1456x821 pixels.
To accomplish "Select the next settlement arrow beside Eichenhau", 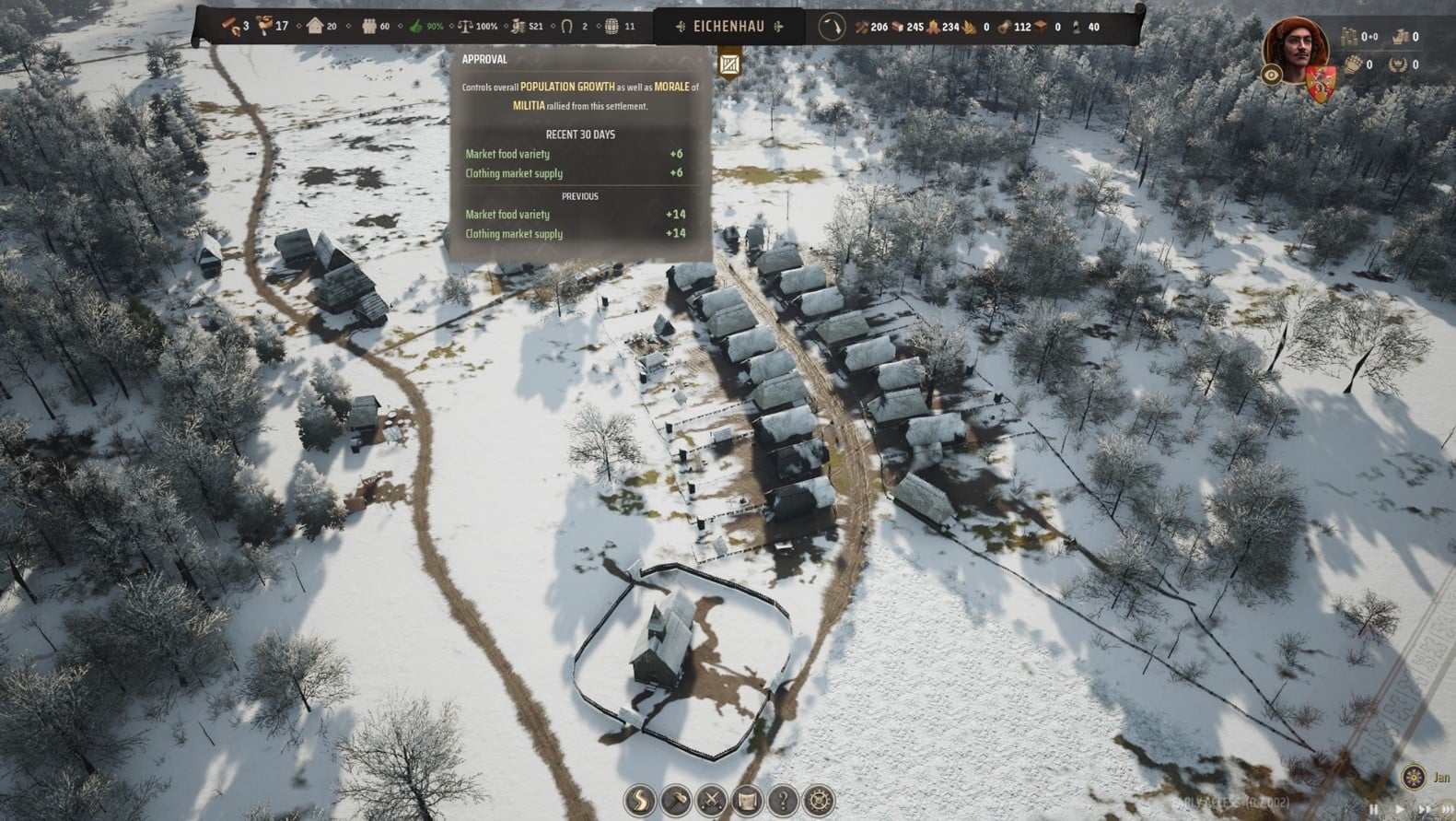I will 778,27.
